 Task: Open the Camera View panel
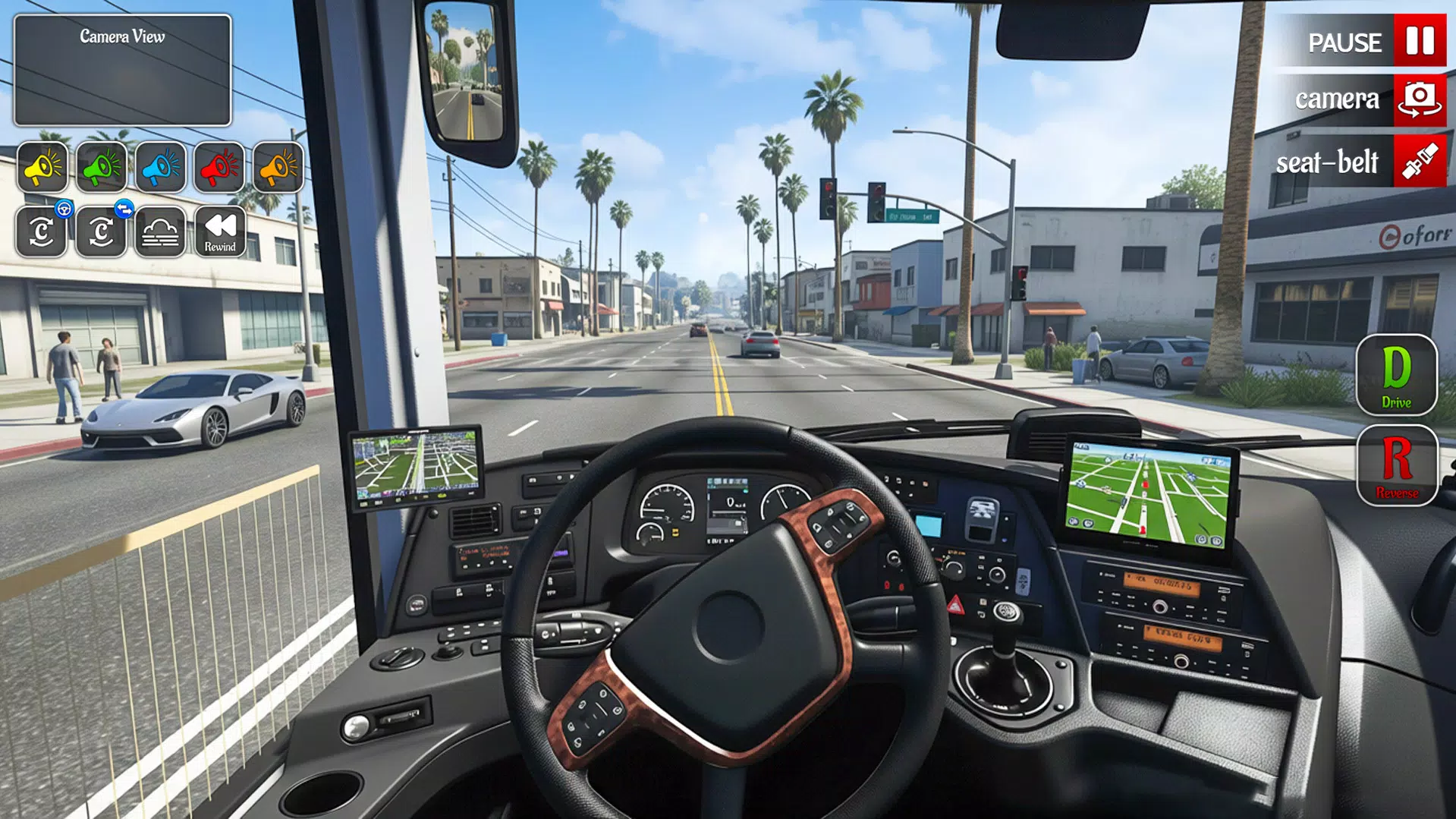pos(121,68)
